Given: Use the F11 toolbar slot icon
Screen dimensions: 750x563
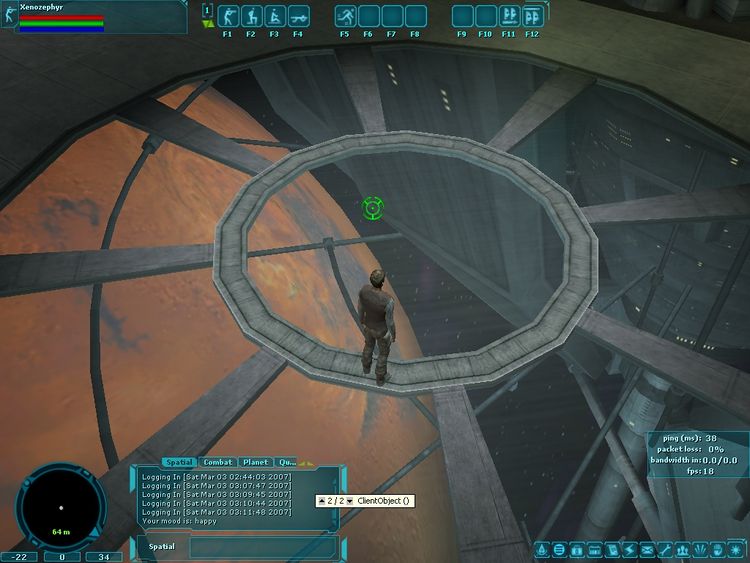Looking at the screenshot, I should [x=509, y=16].
